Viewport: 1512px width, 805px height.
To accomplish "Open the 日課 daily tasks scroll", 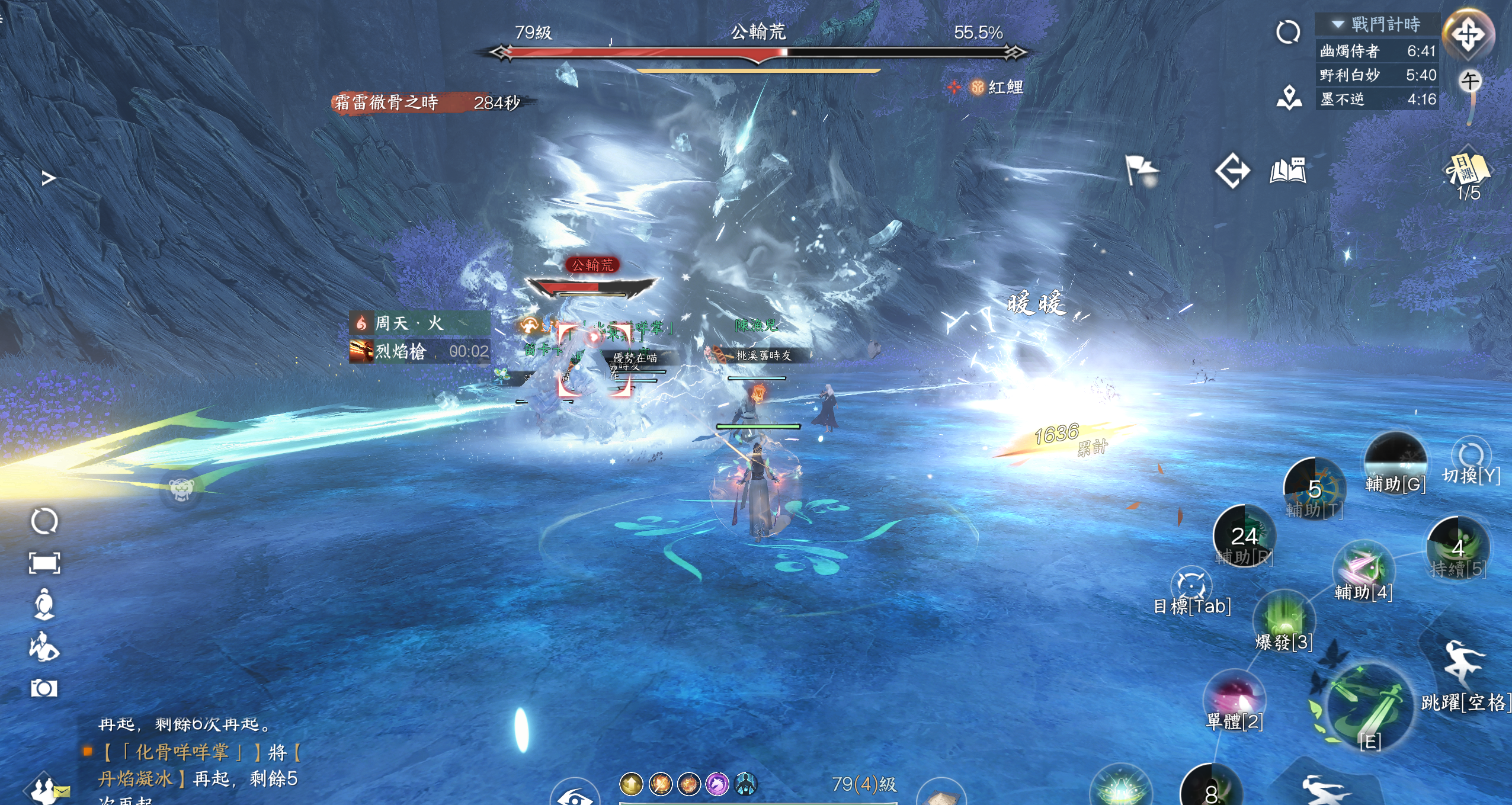I will (x=1468, y=170).
